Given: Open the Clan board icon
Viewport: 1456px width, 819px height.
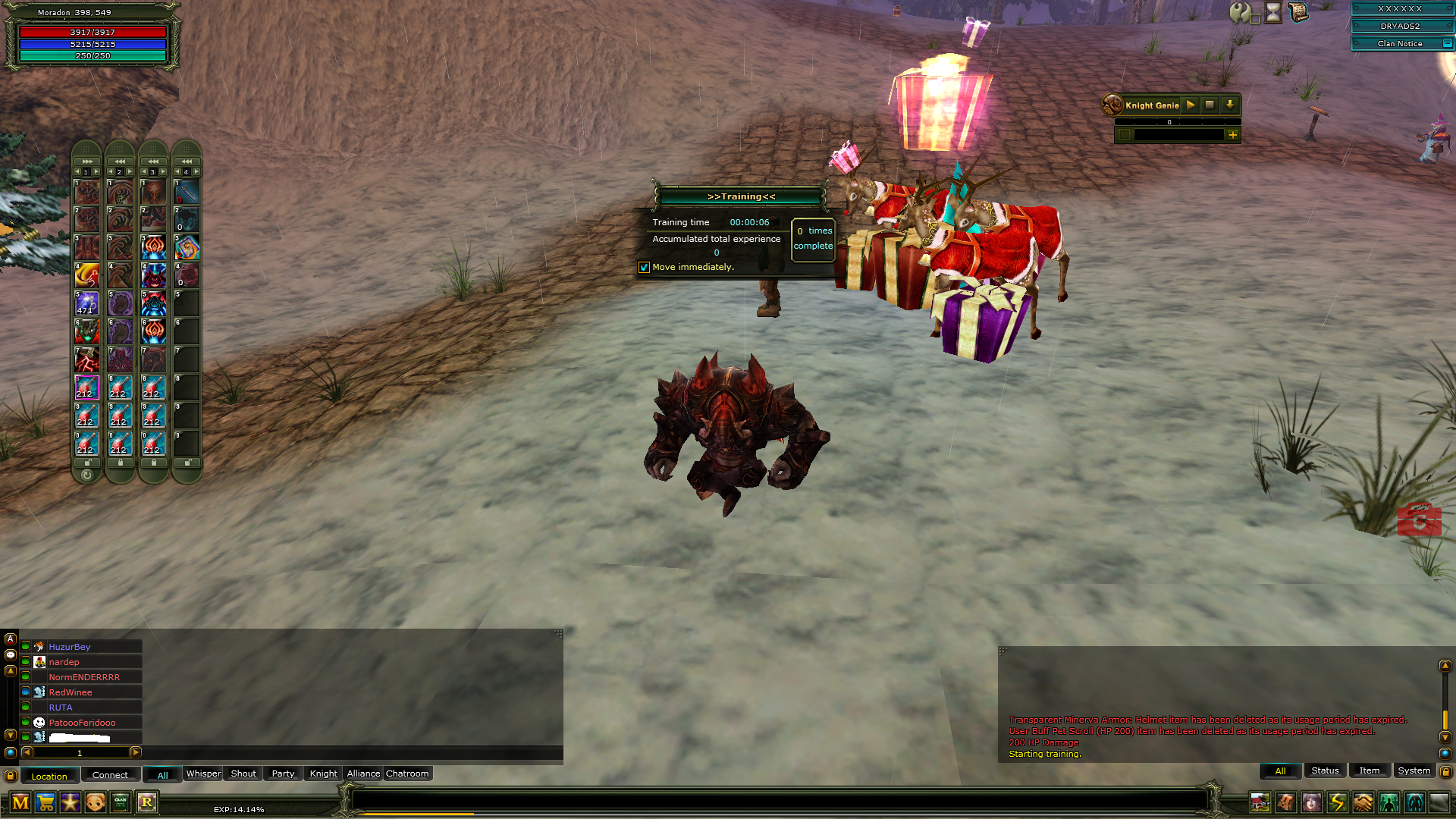Looking at the screenshot, I should (x=120, y=802).
